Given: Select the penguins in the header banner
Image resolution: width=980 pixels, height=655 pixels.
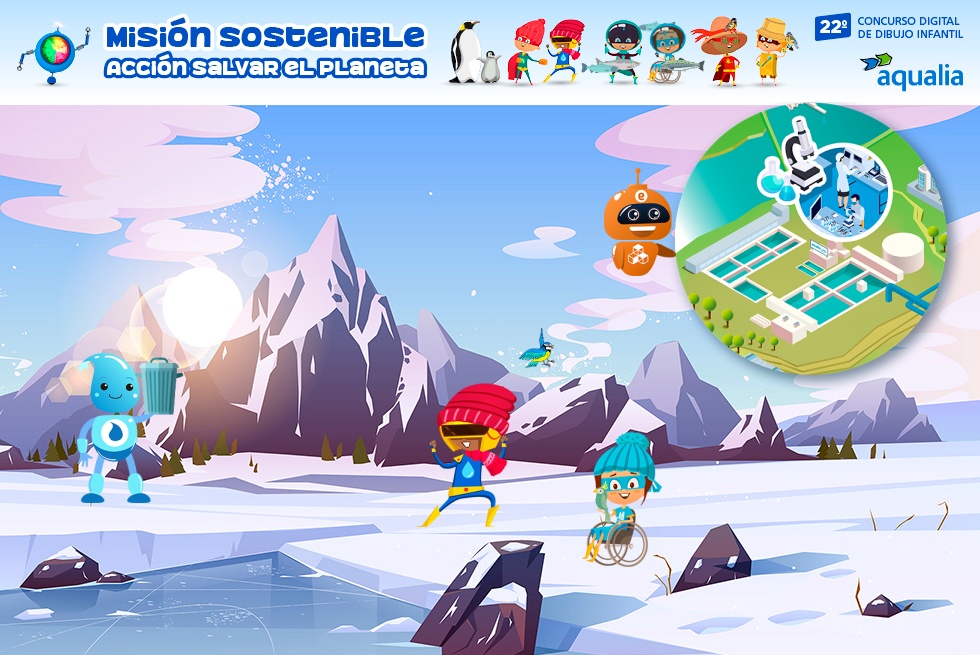Looking at the screenshot, I should [473, 55].
